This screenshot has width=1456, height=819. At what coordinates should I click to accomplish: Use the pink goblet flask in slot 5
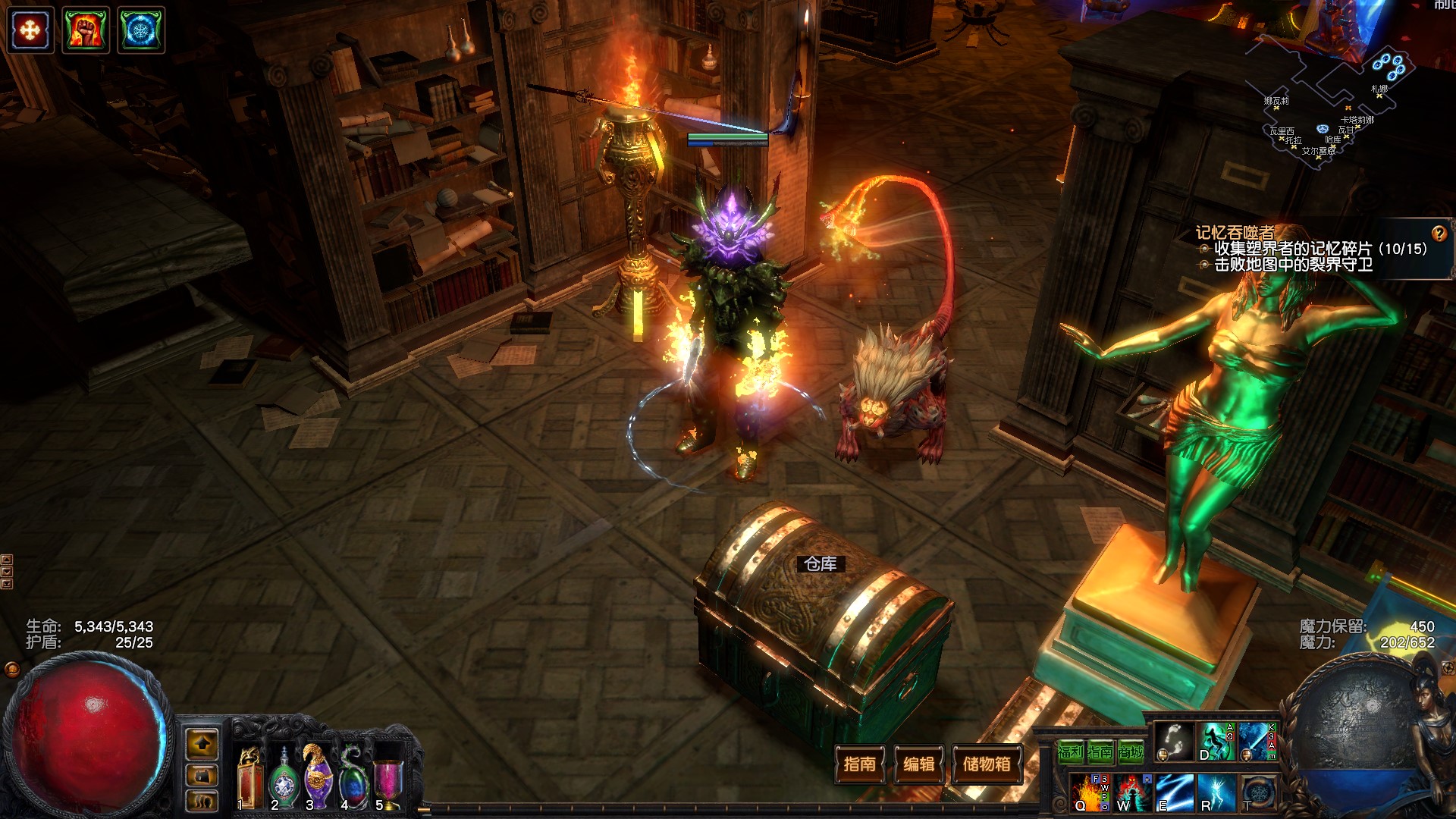(388, 781)
